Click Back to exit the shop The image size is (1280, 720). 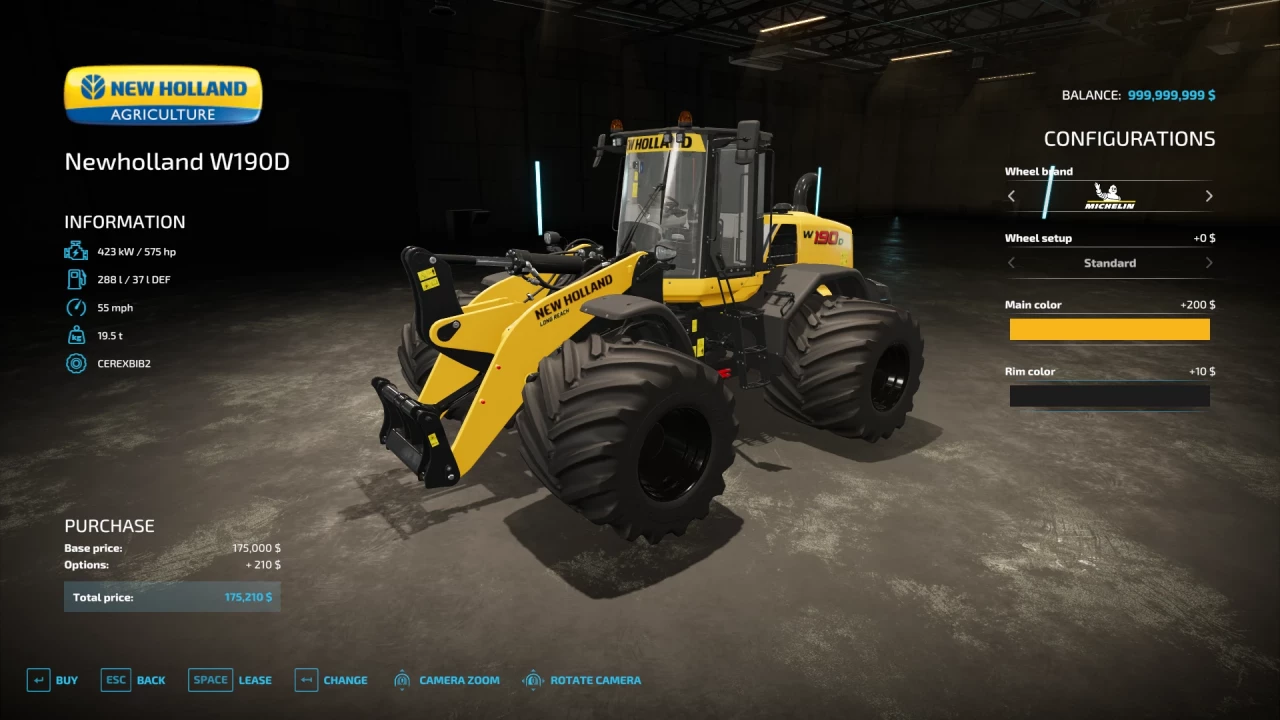click(151, 679)
